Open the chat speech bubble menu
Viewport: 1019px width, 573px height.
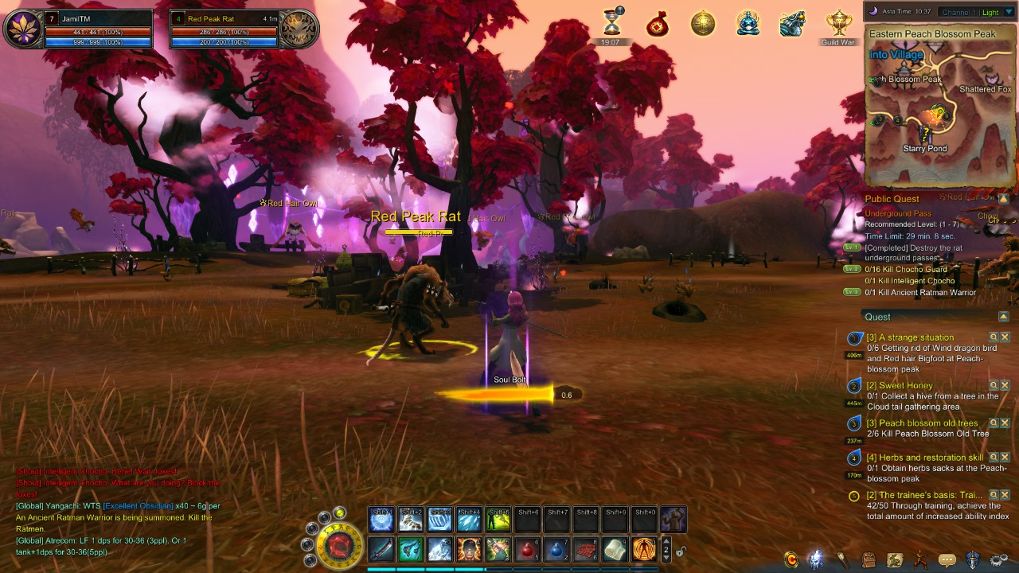(x=946, y=560)
